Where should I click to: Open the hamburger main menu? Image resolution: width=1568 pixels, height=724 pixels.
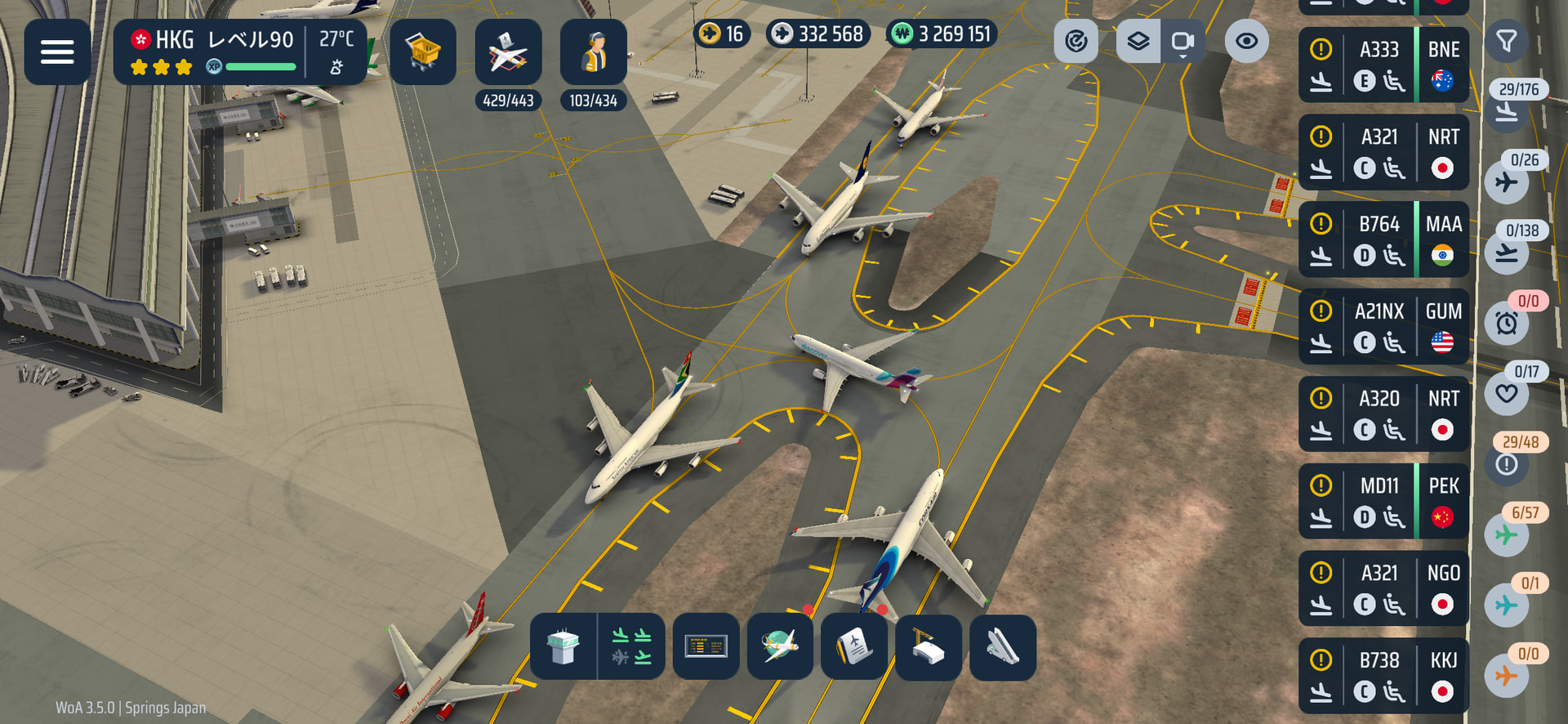pos(57,52)
